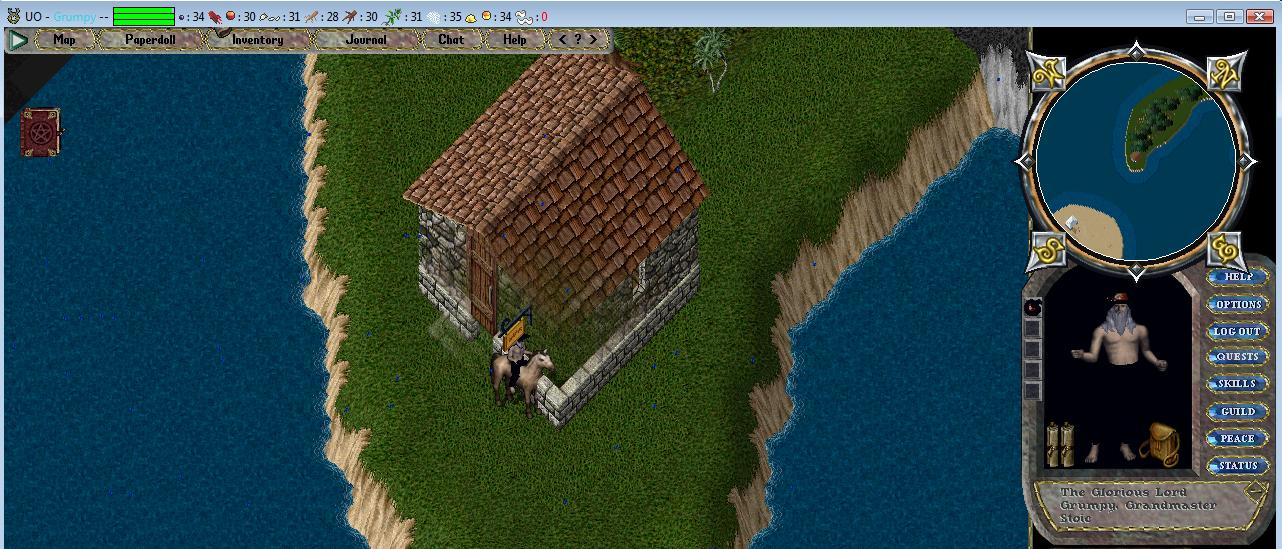
Task: Click the paperdoll HELP button
Action: pyautogui.click(x=1238, y=277)
